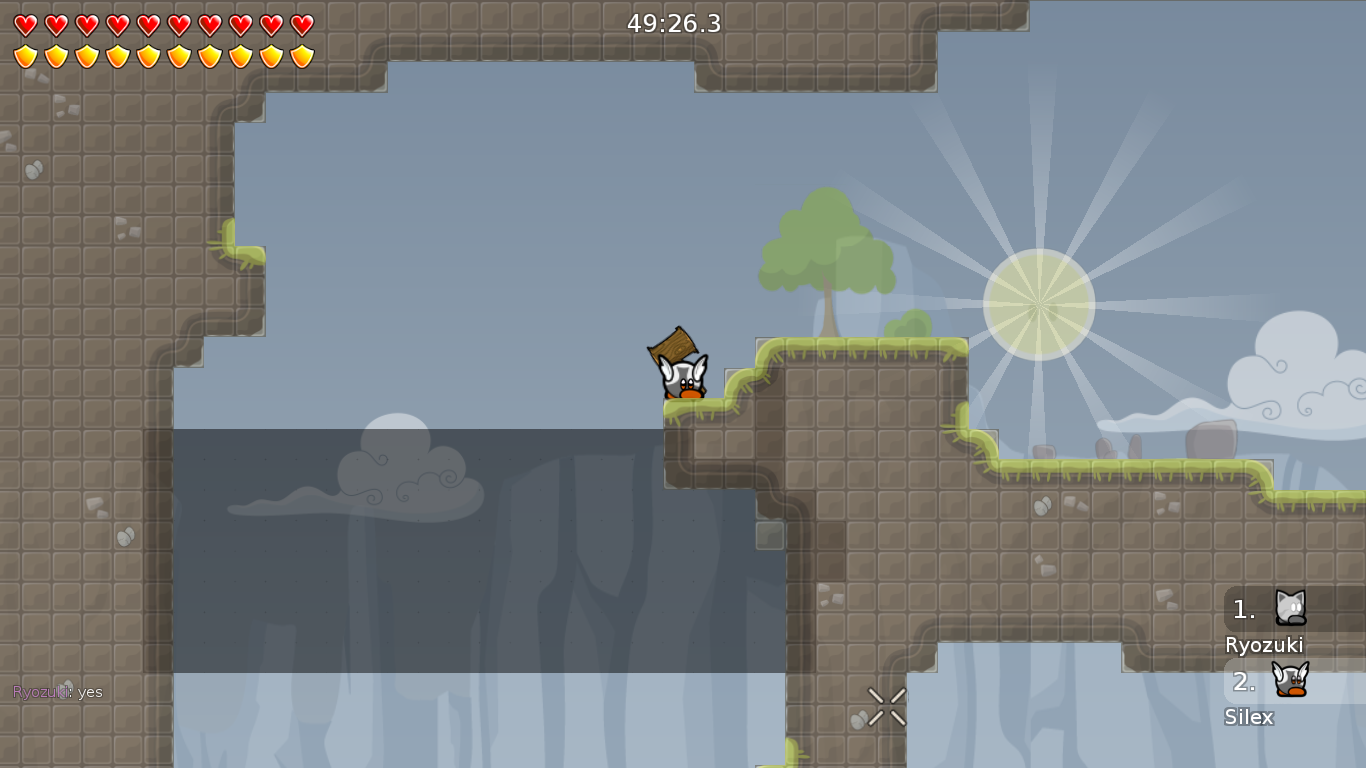Screen dimensions: 1366x768
Task: Click the Silex name on the scoreboard
Action: click(x=1250, y=717)
